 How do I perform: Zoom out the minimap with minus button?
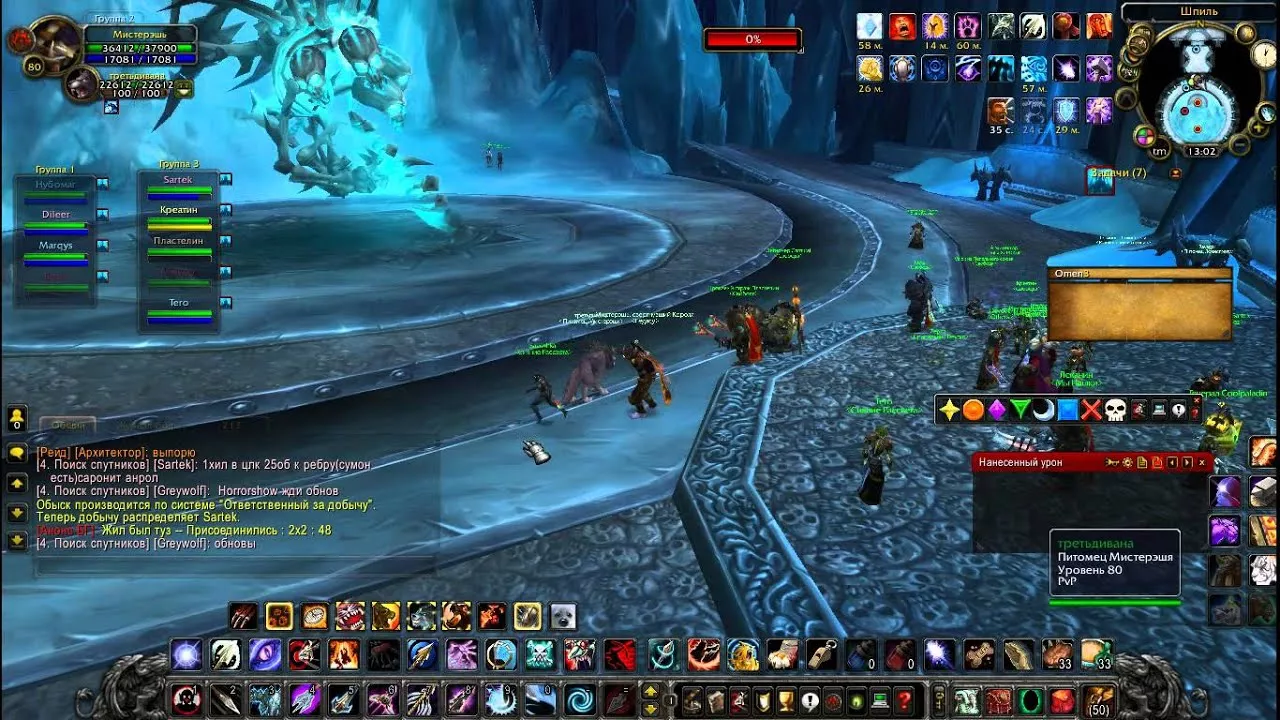tap(1239, 146)
